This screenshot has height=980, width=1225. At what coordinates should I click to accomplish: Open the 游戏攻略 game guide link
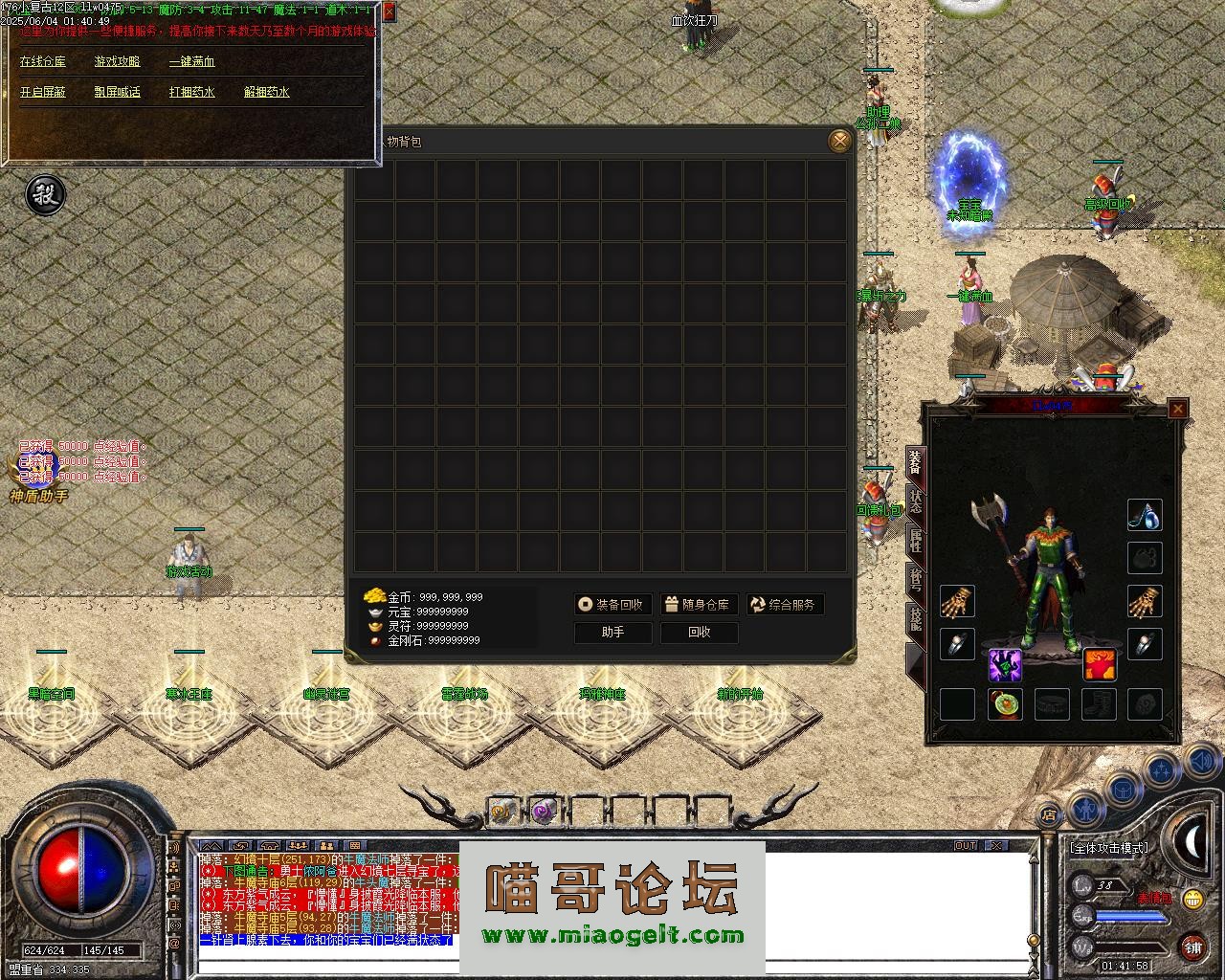pyautogui.click(x=117, y=61)
